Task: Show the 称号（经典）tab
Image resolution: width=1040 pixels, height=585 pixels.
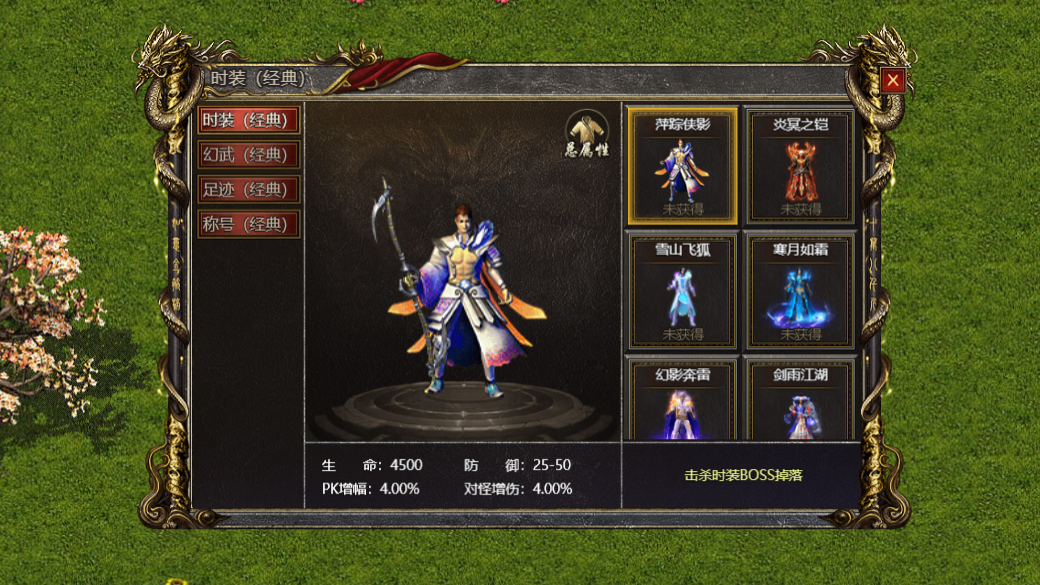Action: [x=248, y=224]
